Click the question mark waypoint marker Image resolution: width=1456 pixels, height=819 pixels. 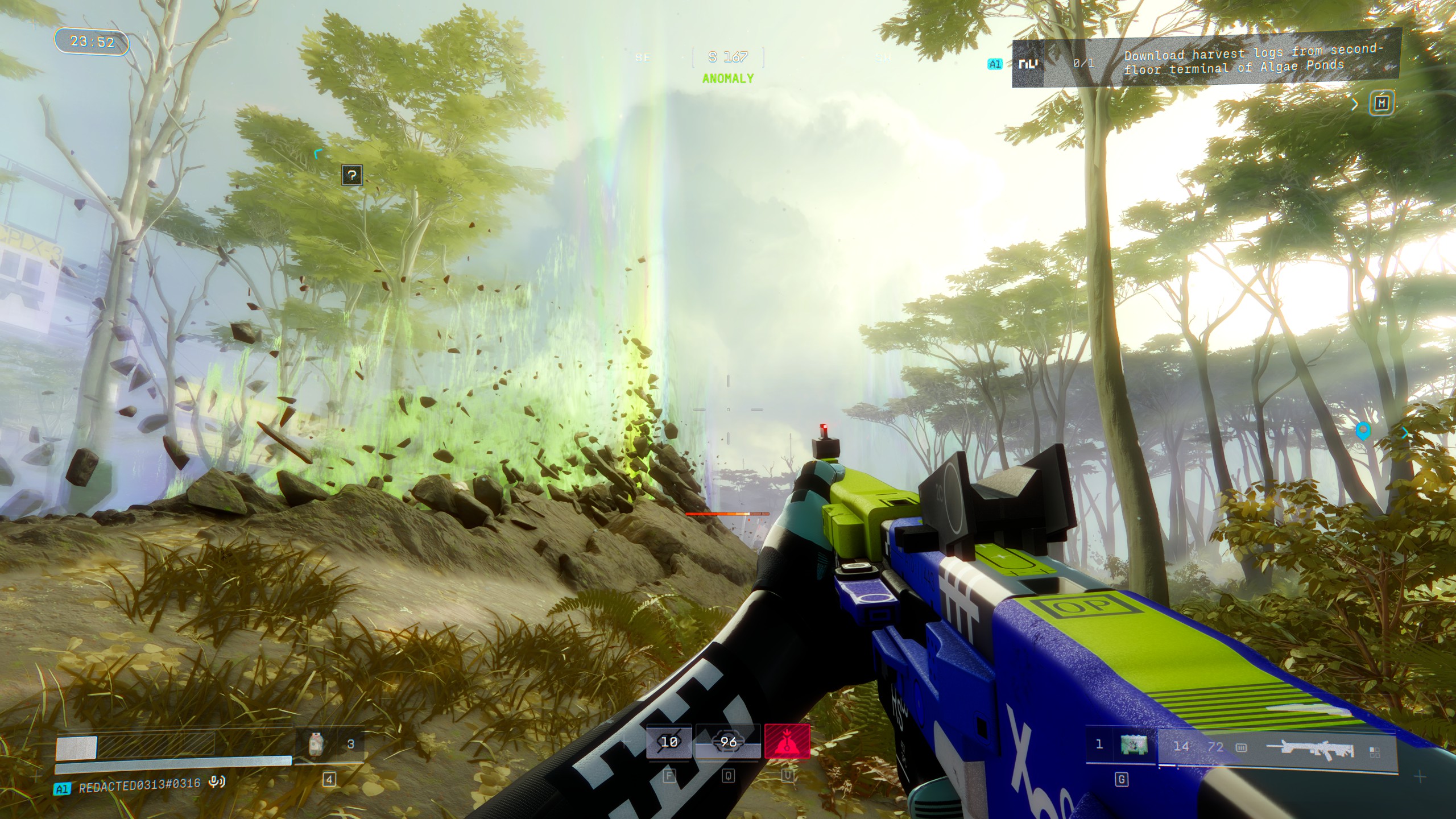(x=352, y=175)
